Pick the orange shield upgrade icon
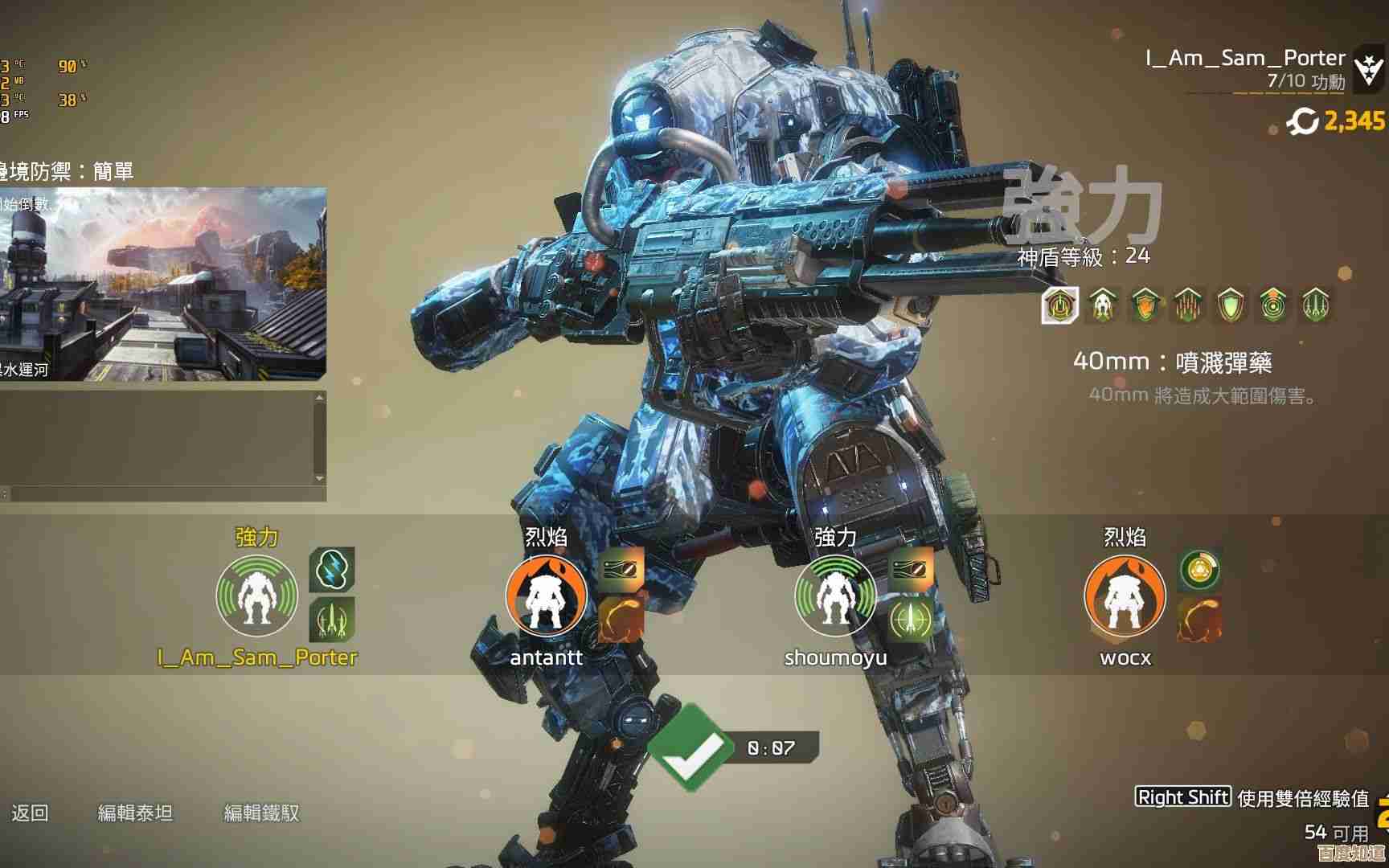The width and height of the screenshot is (1389, 868). (x=1145, y=305)
